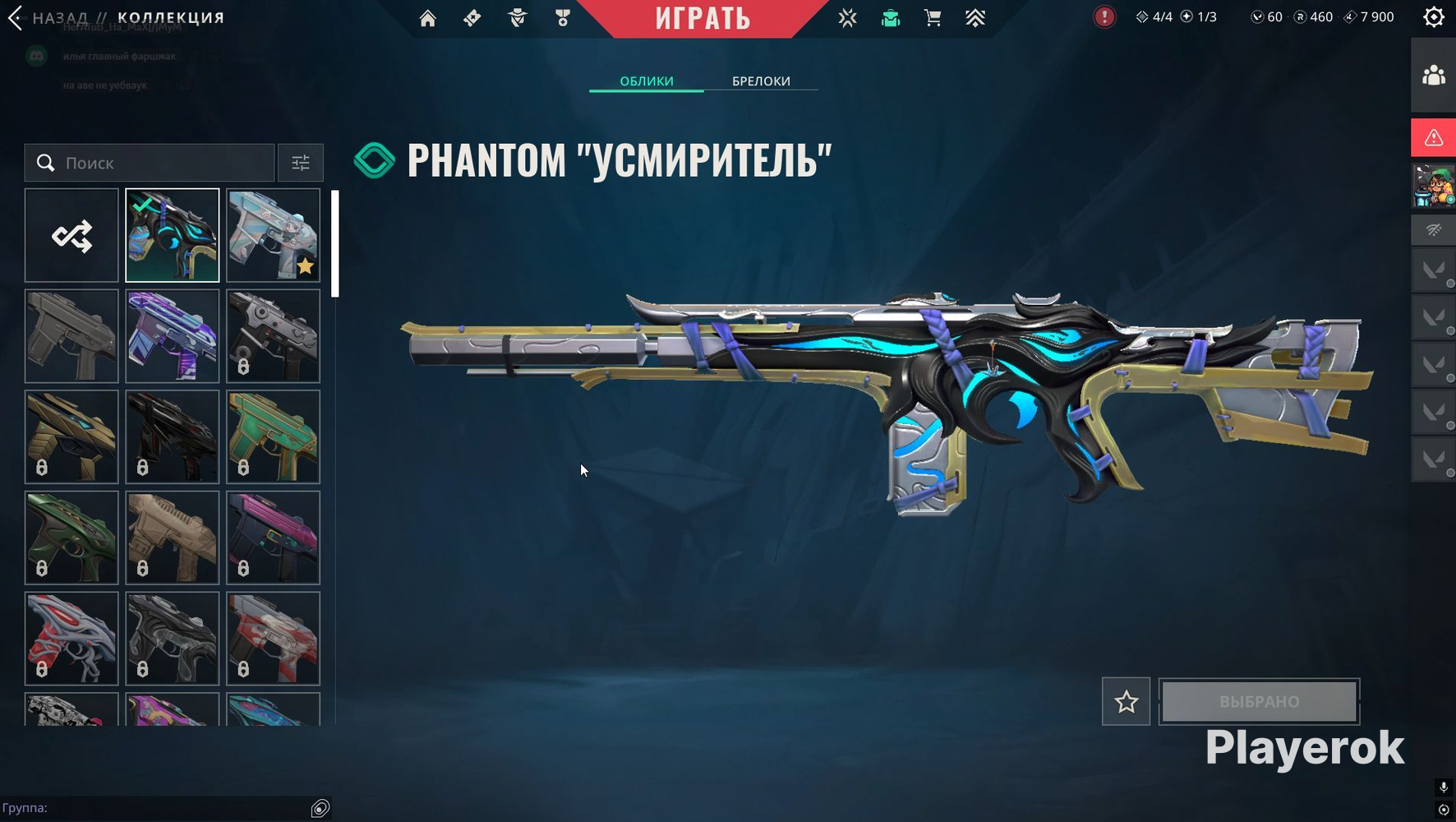Image resolution: width=1456 pixels, height=822 pixels.
Task: Click the Выбрано equip button
Action: [1259, 701]
